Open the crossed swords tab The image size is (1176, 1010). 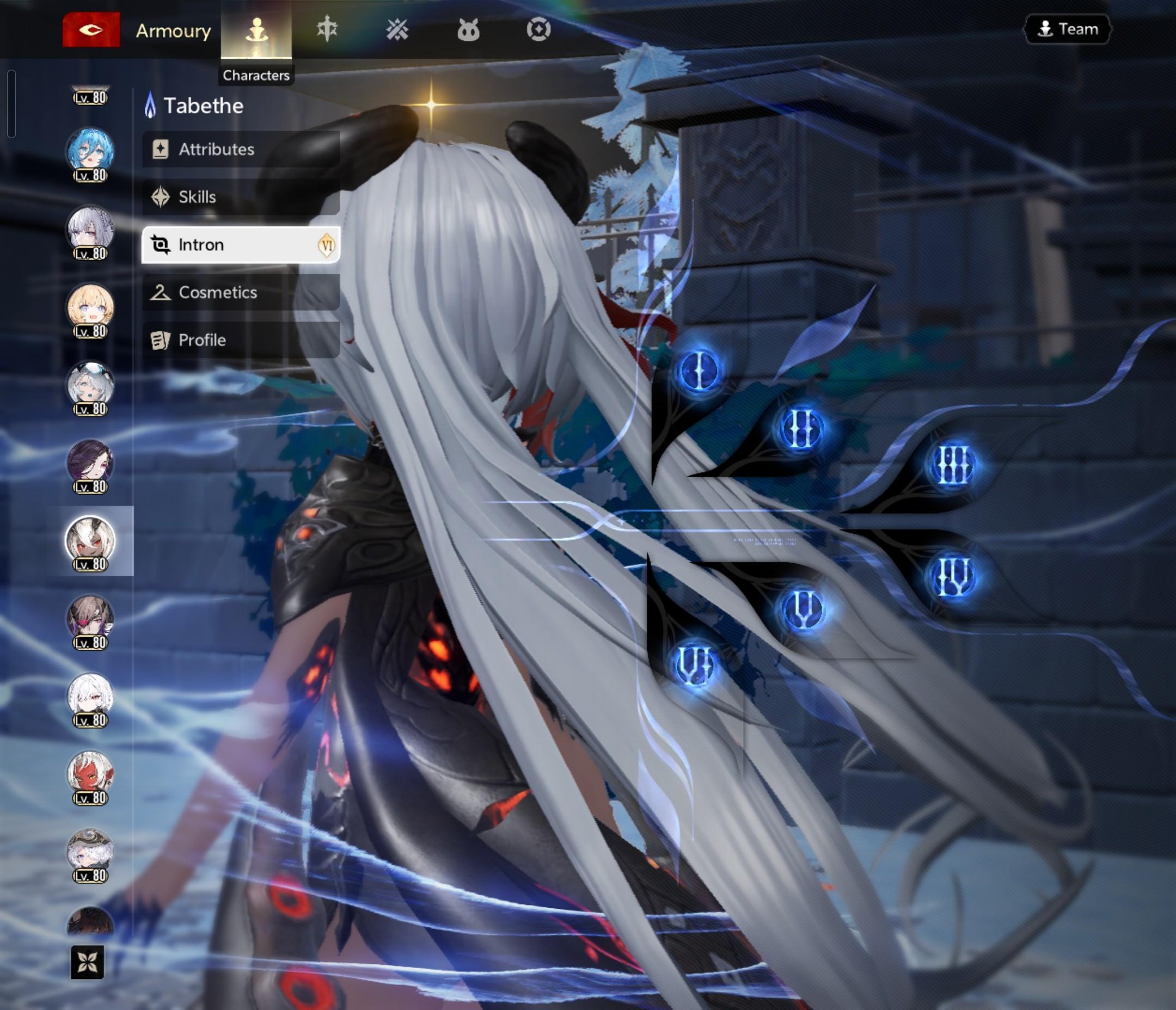click(397, 29)
